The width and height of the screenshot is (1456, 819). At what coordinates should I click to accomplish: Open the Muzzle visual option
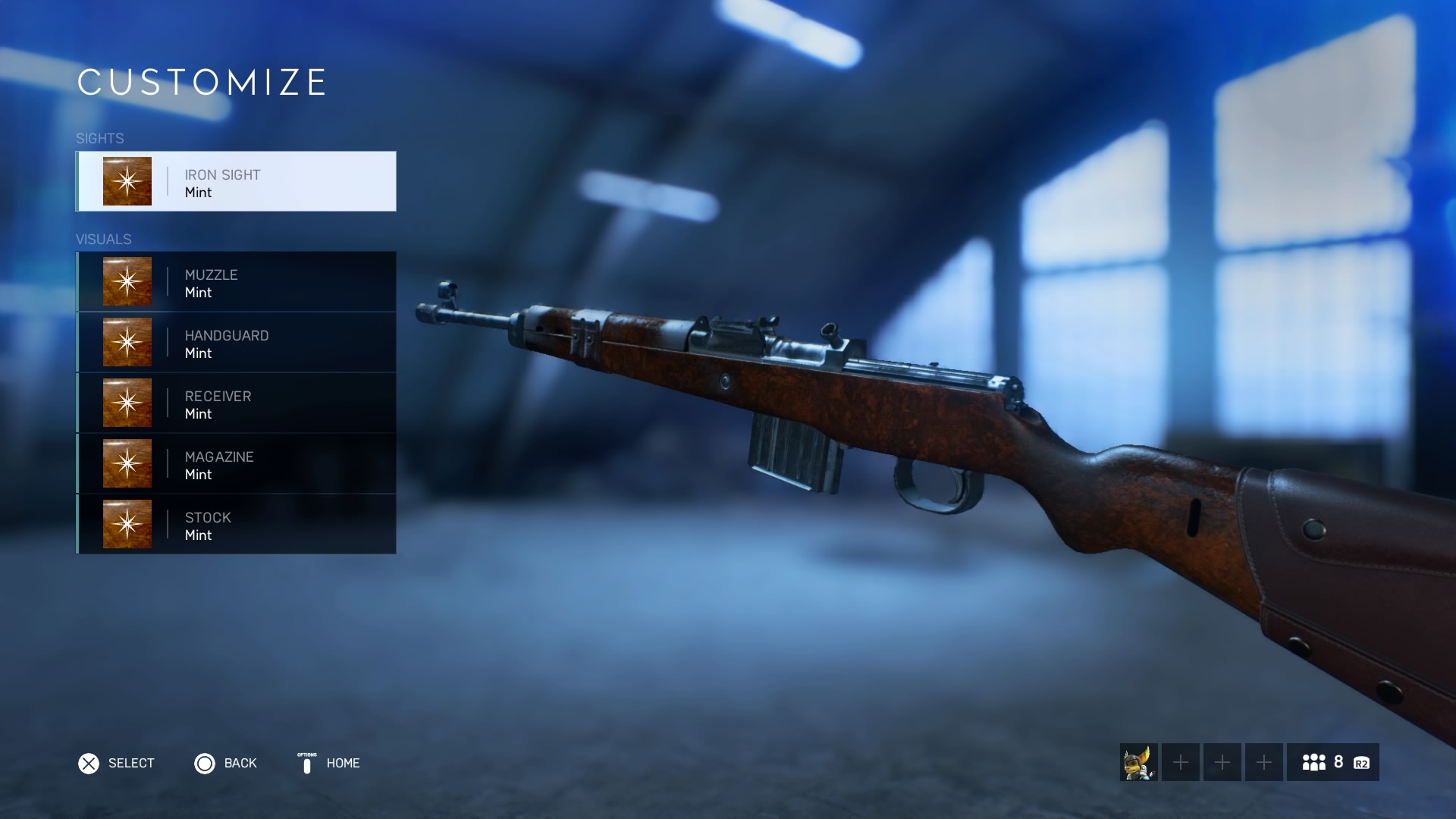(x=236, y=281)
